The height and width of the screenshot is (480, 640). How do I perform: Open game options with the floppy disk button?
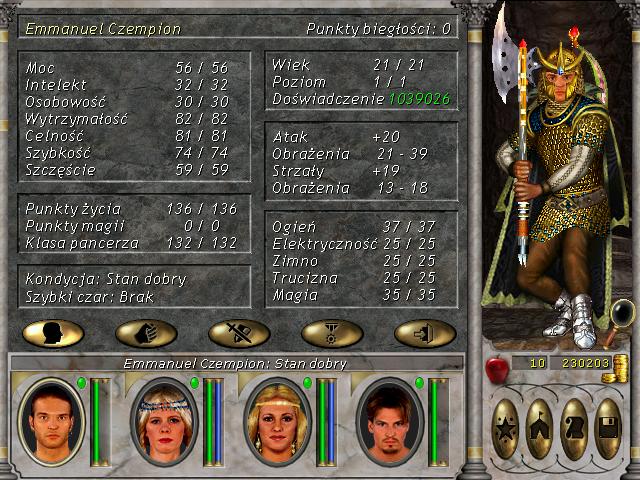pos(608,428)
